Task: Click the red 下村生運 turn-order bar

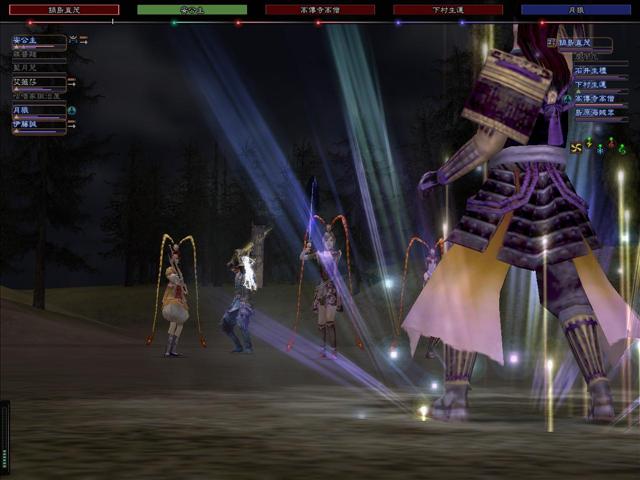Action: (448, 10)
